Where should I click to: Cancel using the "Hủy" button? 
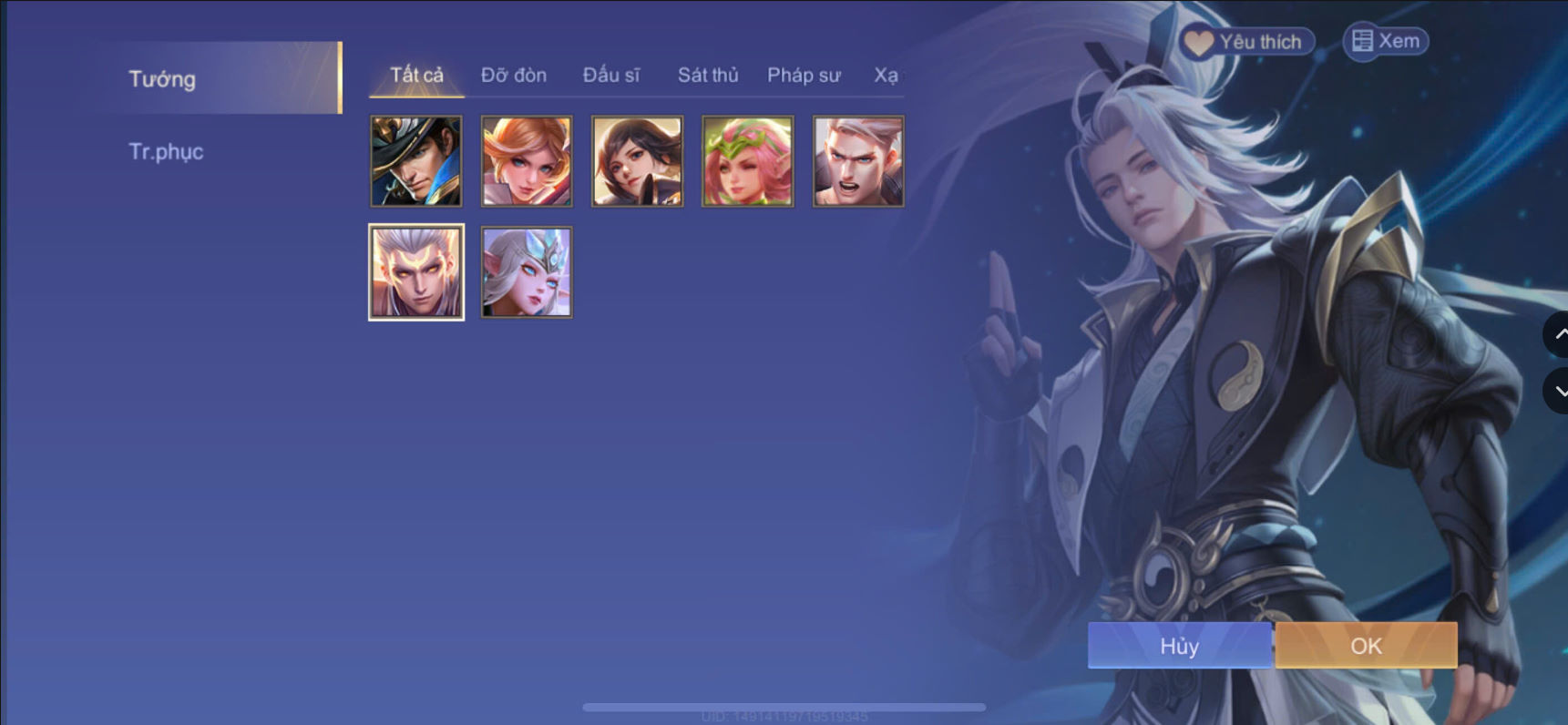click(x=1179, y=646)
